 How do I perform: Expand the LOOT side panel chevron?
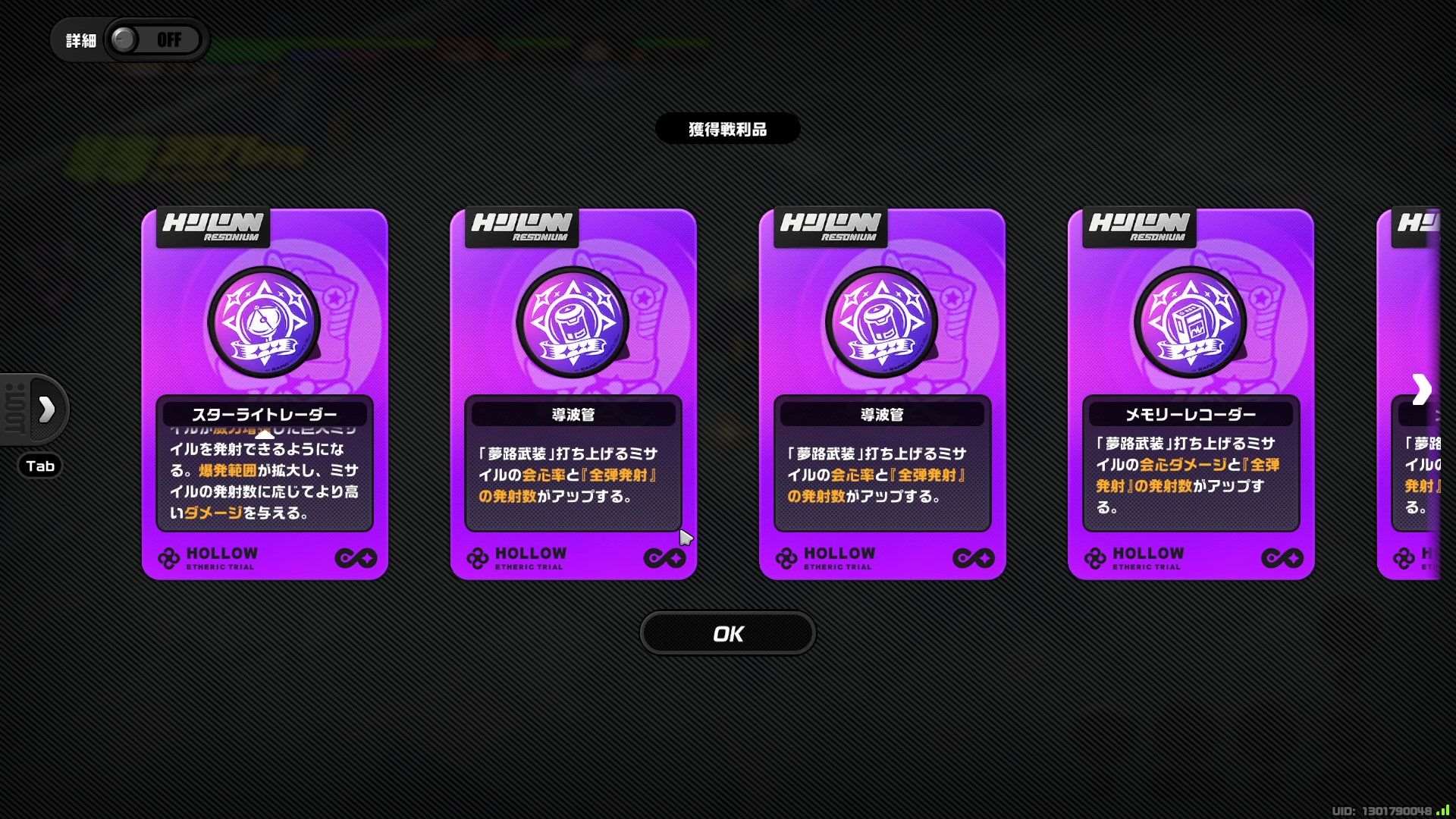coord(47,409)
